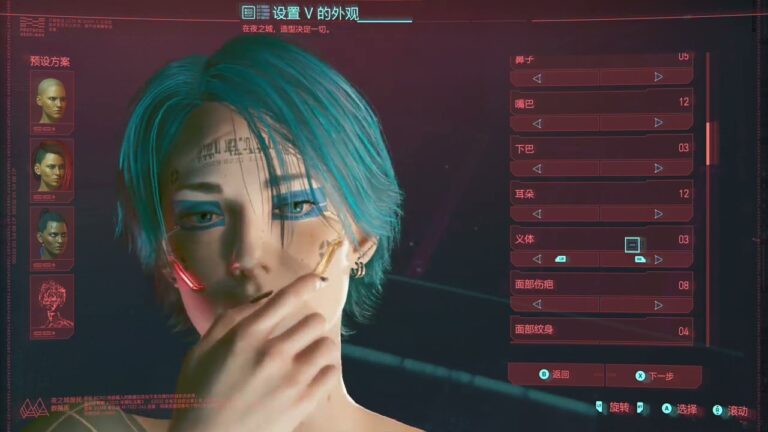Click the left arrow under 耳朵
Viewport: 768px width, 432px height.
click(x=537, y=213)
